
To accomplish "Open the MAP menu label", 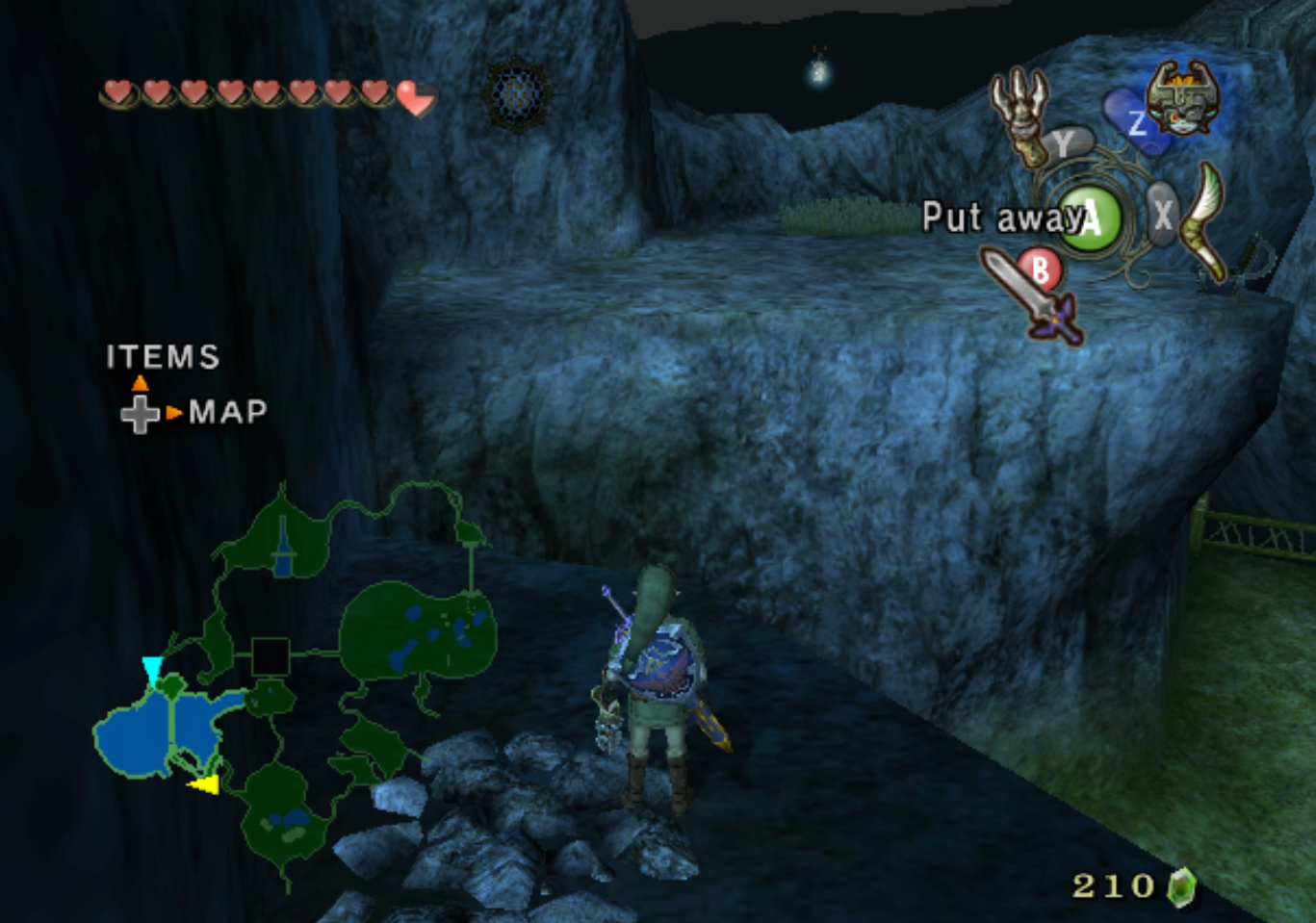I will click(228, 413).
